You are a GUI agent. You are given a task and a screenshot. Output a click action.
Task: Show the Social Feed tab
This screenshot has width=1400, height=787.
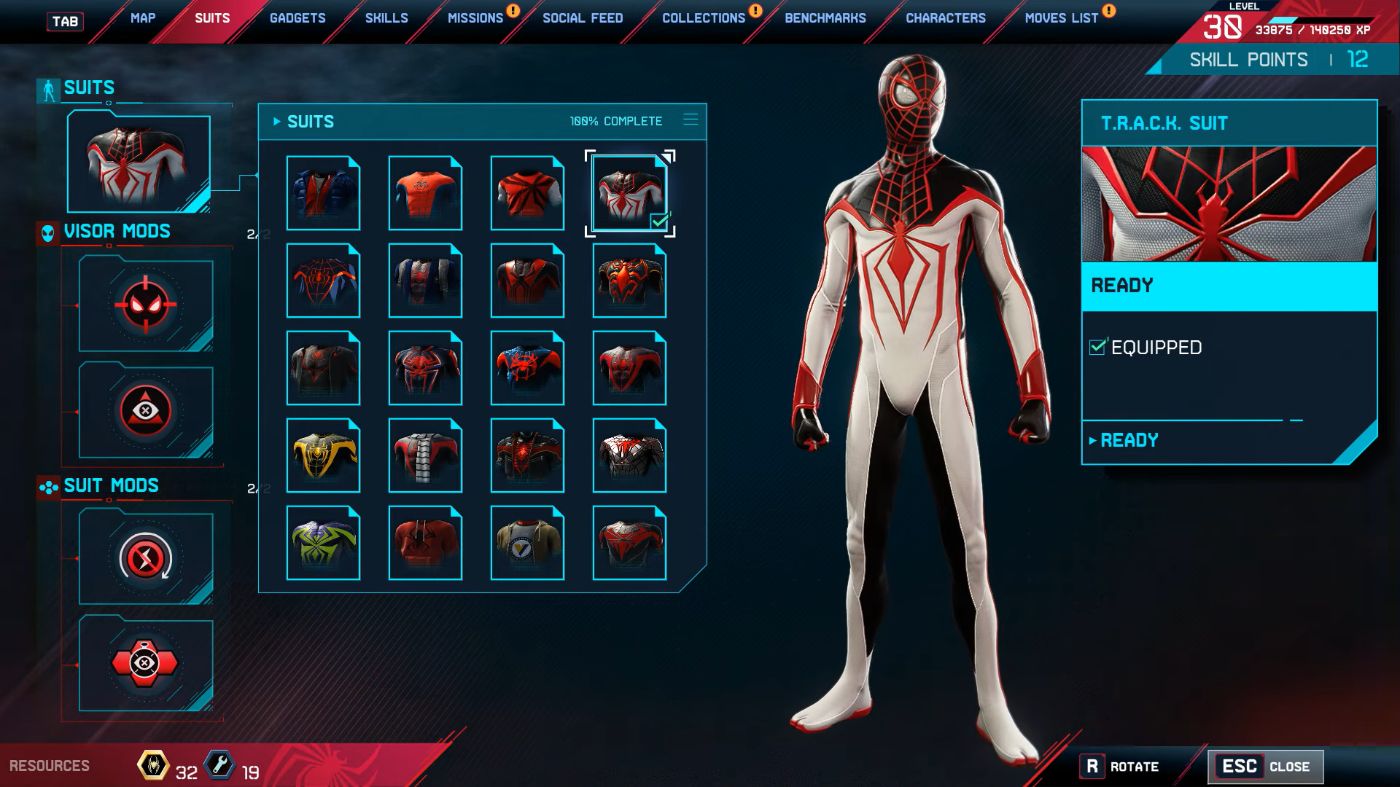(582, 18)
